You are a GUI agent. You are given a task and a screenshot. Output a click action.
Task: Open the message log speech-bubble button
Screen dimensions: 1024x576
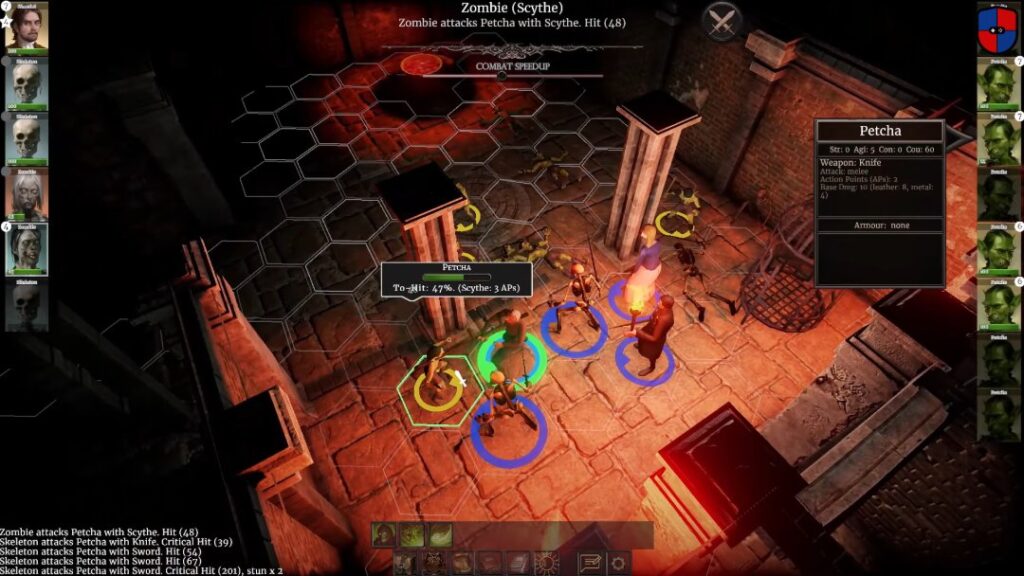[x=590, y=563]
